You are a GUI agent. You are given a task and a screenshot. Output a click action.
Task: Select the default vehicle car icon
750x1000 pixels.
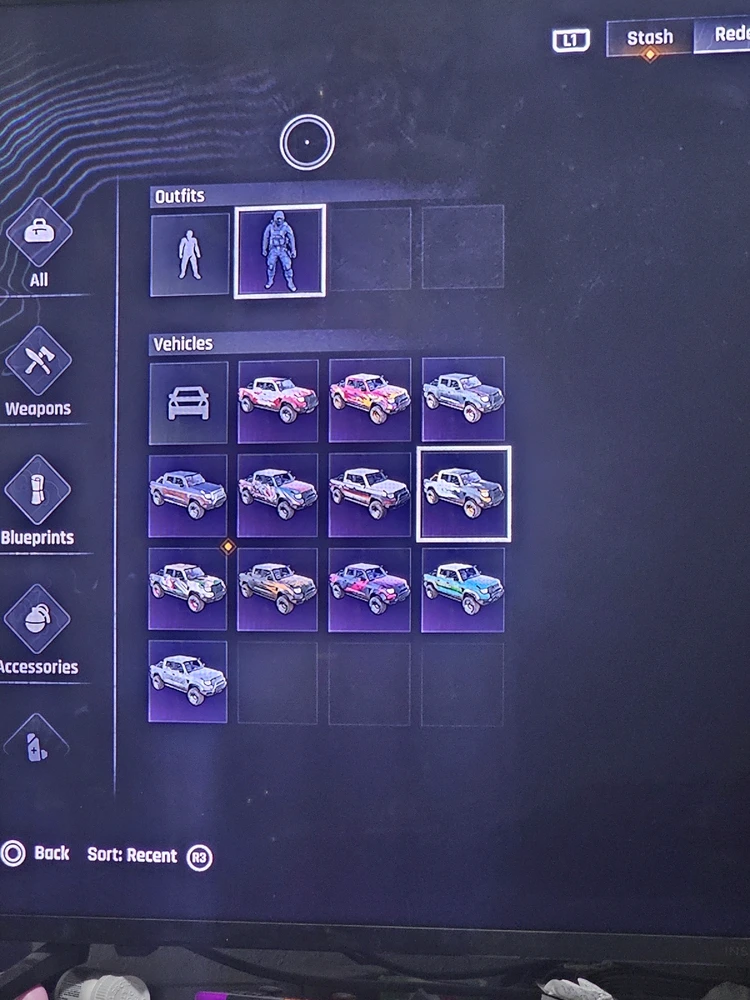(189, 402)
